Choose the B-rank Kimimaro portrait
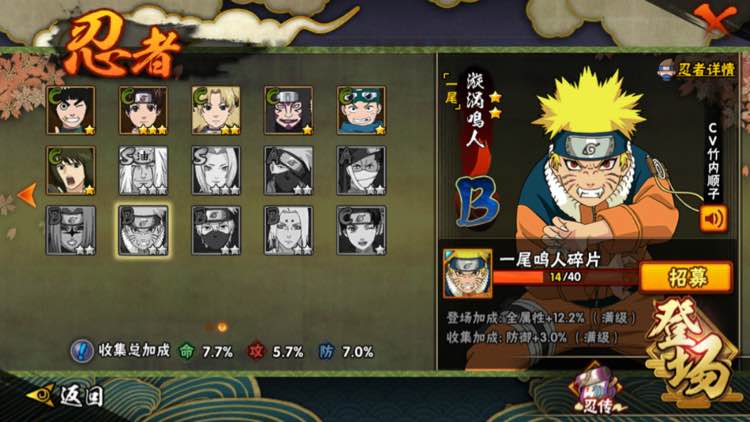The image size is (750, 422). (288, 231)
